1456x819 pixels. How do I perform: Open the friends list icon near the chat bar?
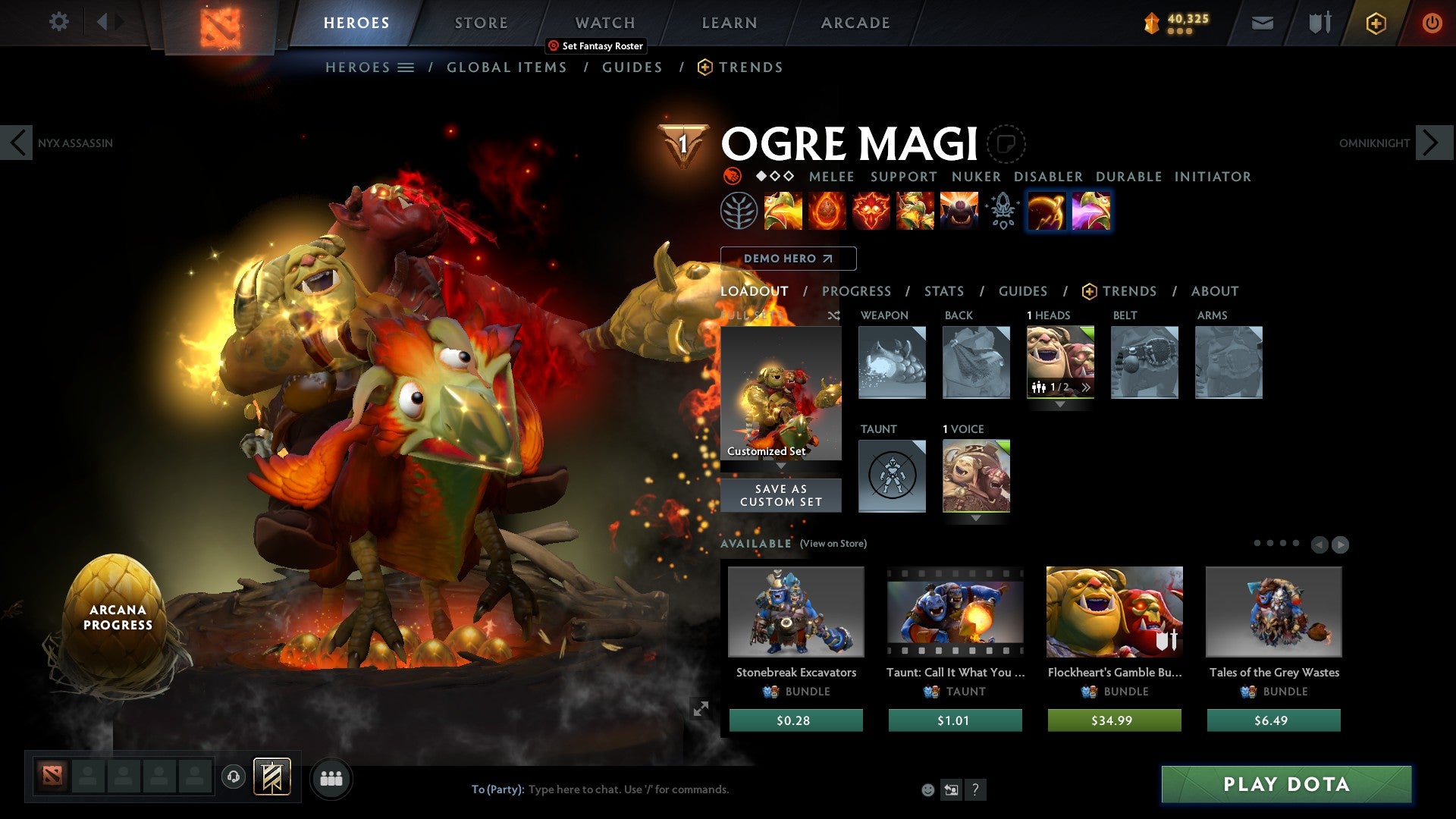click(331, 778)
